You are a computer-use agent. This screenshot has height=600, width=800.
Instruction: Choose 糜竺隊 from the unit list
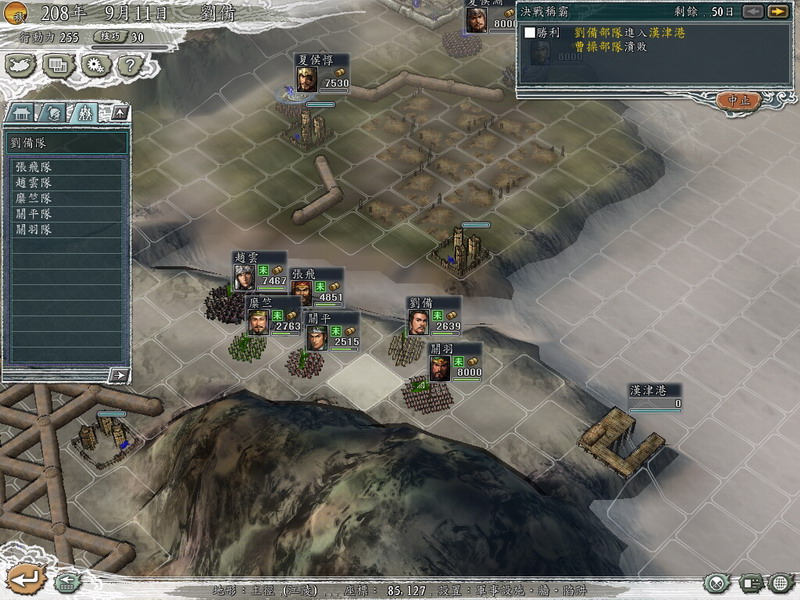[x=33, y=199]
